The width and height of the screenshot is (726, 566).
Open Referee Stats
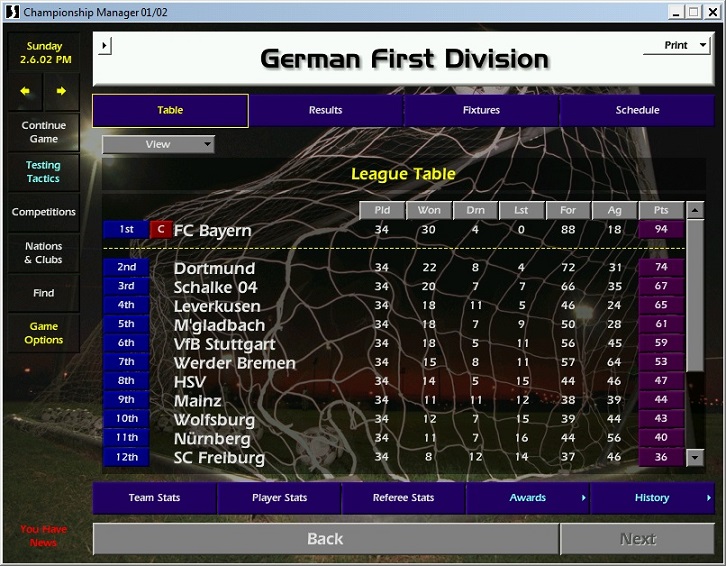click(x=403, y=498)
